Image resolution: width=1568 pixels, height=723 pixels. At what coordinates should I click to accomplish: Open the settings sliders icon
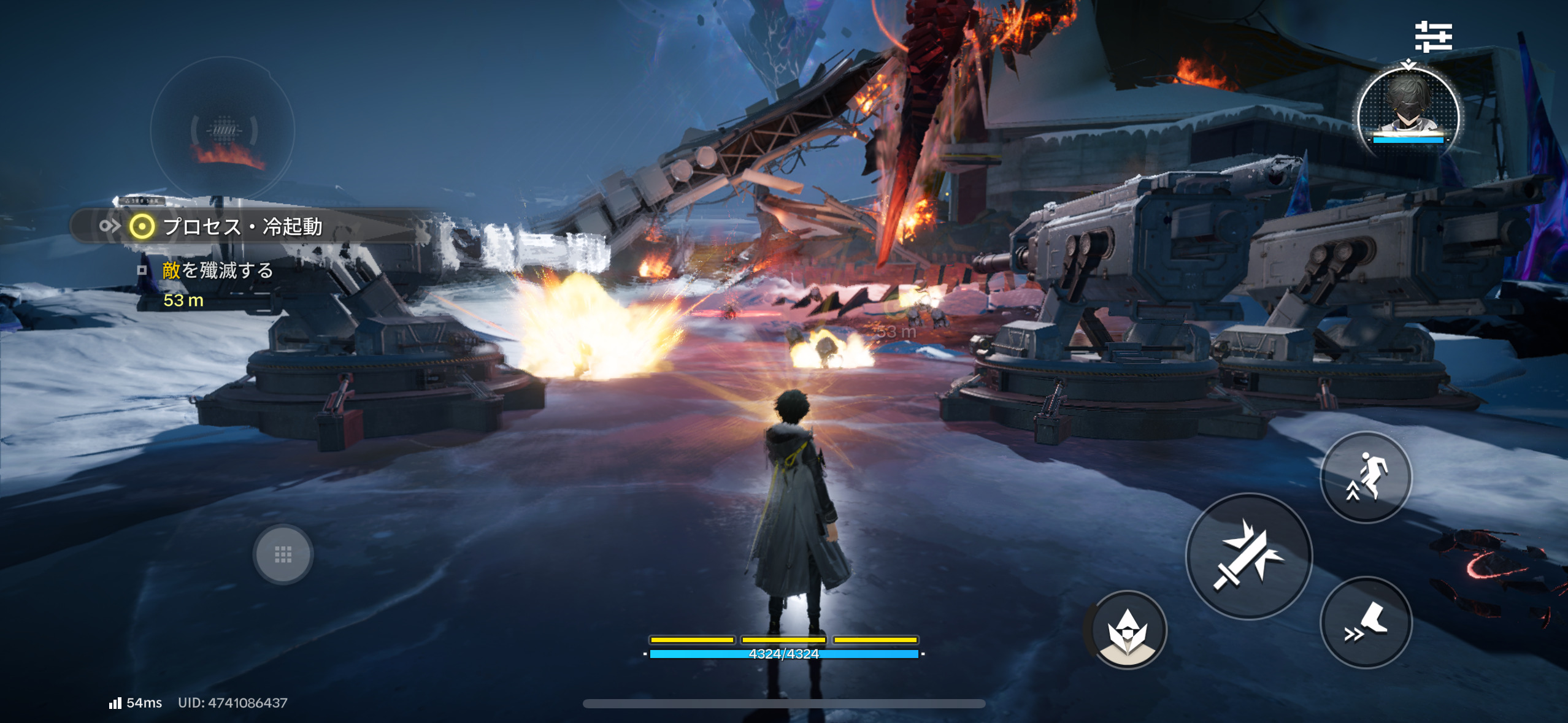tap(1433, 37)
